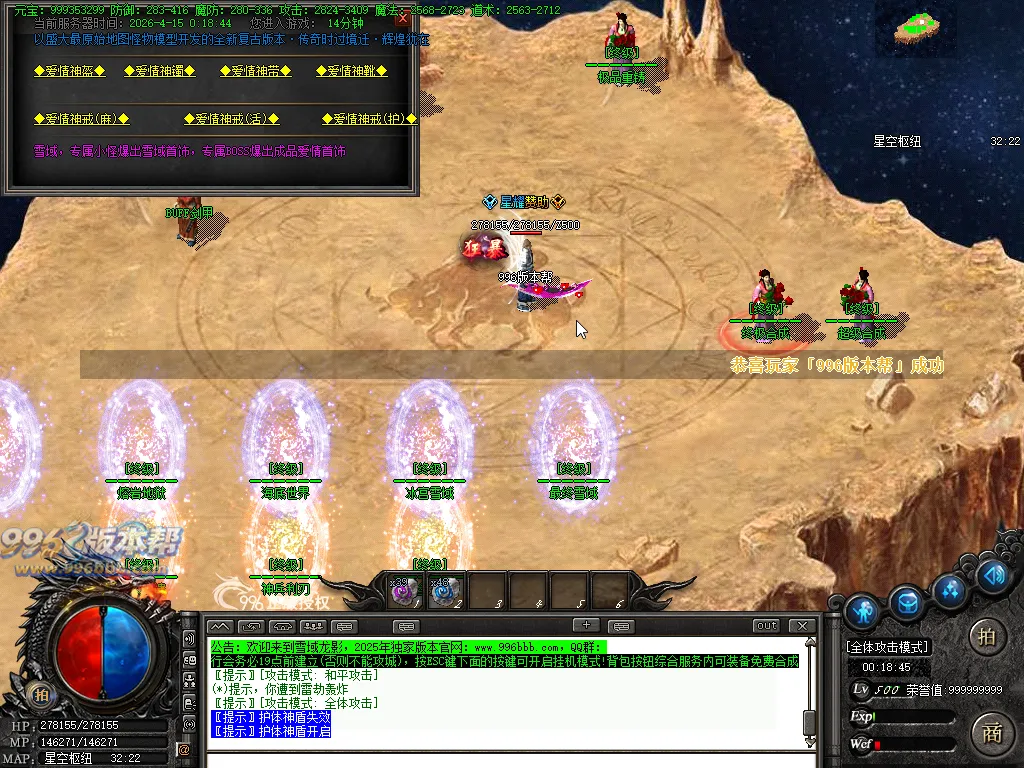Open the shop with the 商 button
The width and height of the screenshot is (1024, 768).
990,732
